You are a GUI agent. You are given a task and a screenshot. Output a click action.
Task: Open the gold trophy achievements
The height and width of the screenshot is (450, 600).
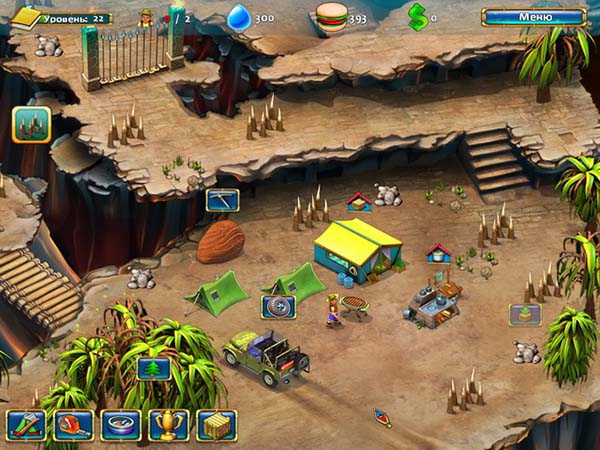tap(168, 425)
